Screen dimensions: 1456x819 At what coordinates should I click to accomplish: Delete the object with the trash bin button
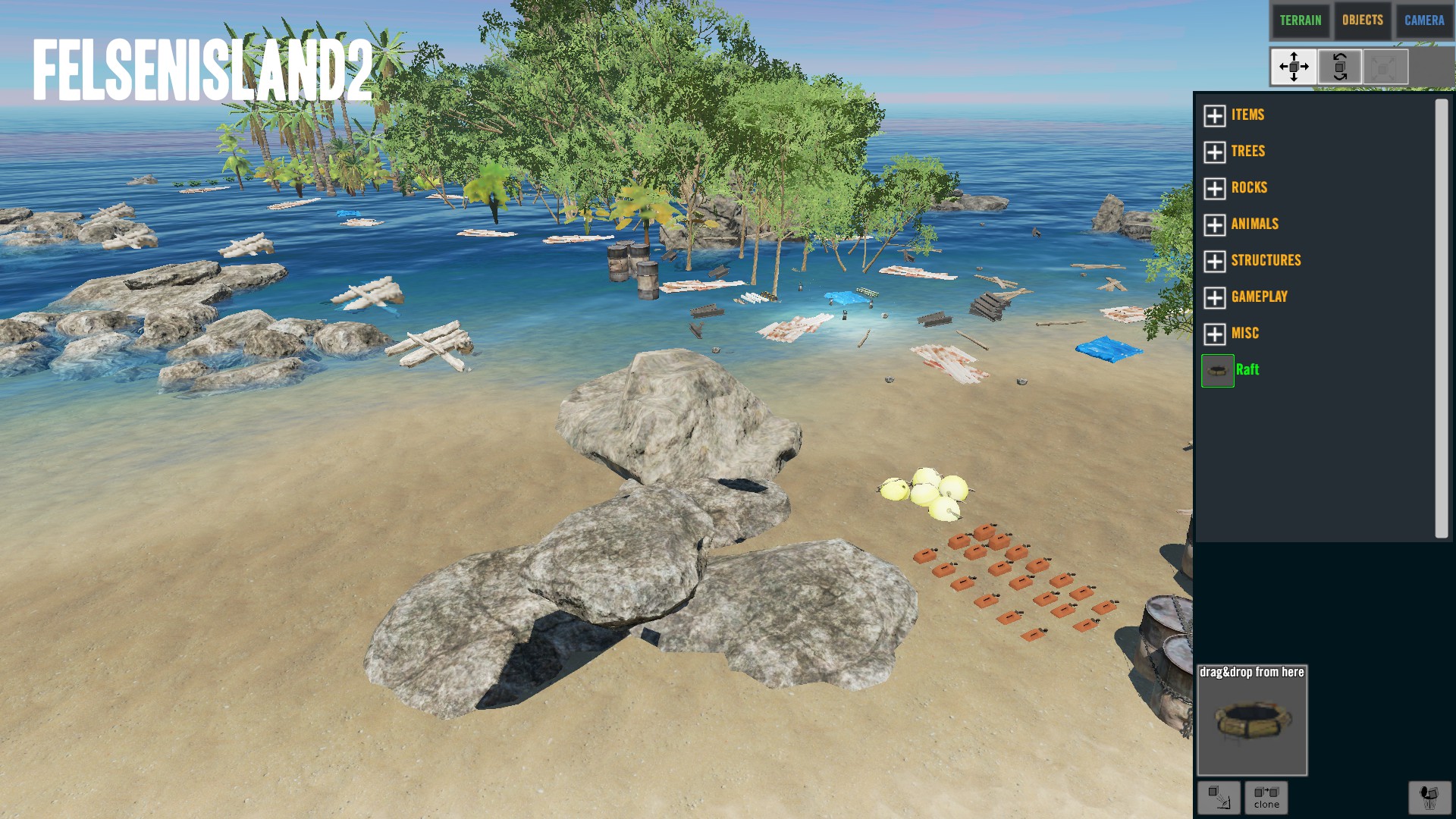1429,798
